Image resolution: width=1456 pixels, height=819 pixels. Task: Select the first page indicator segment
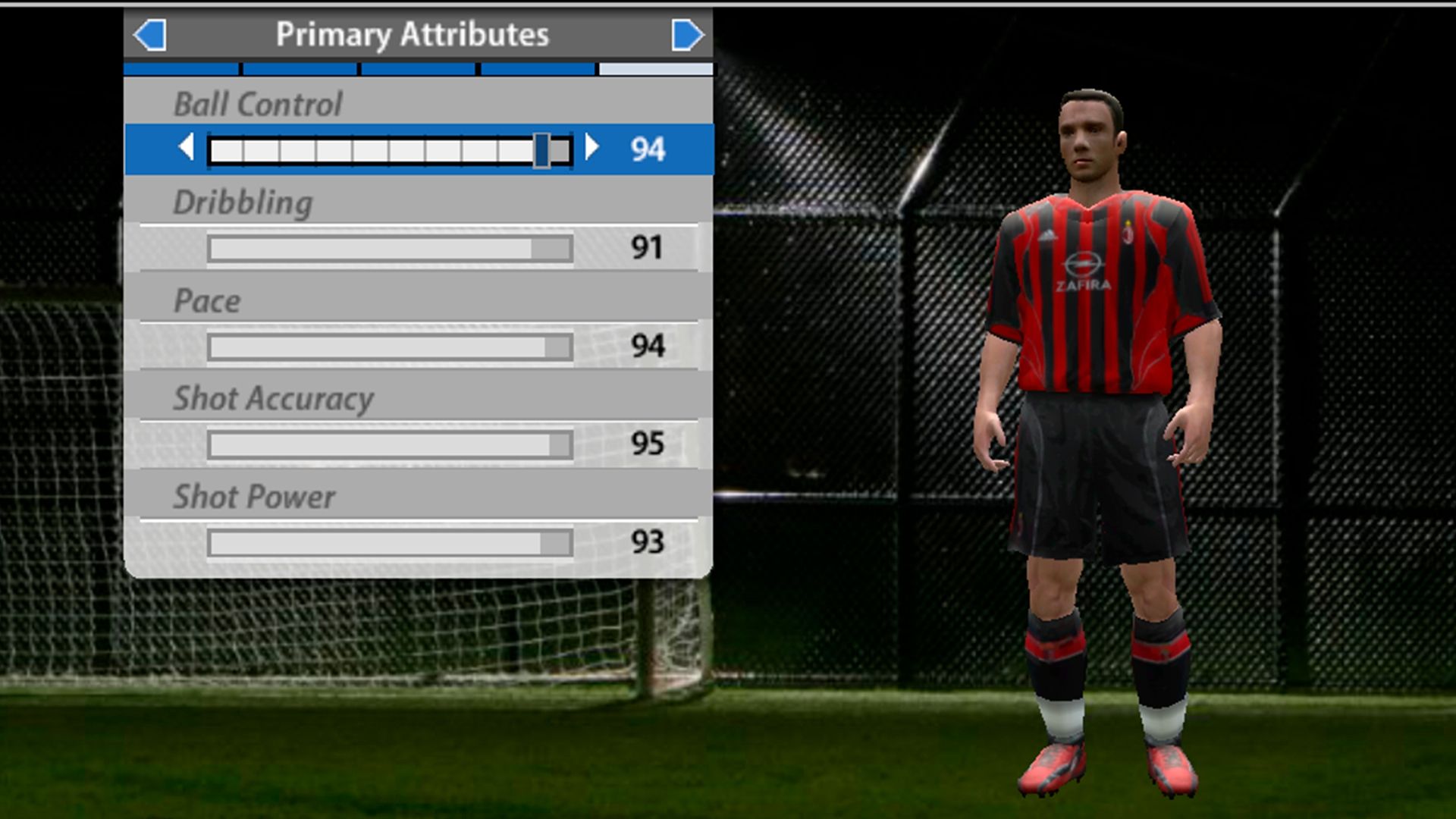coord(180,69)
